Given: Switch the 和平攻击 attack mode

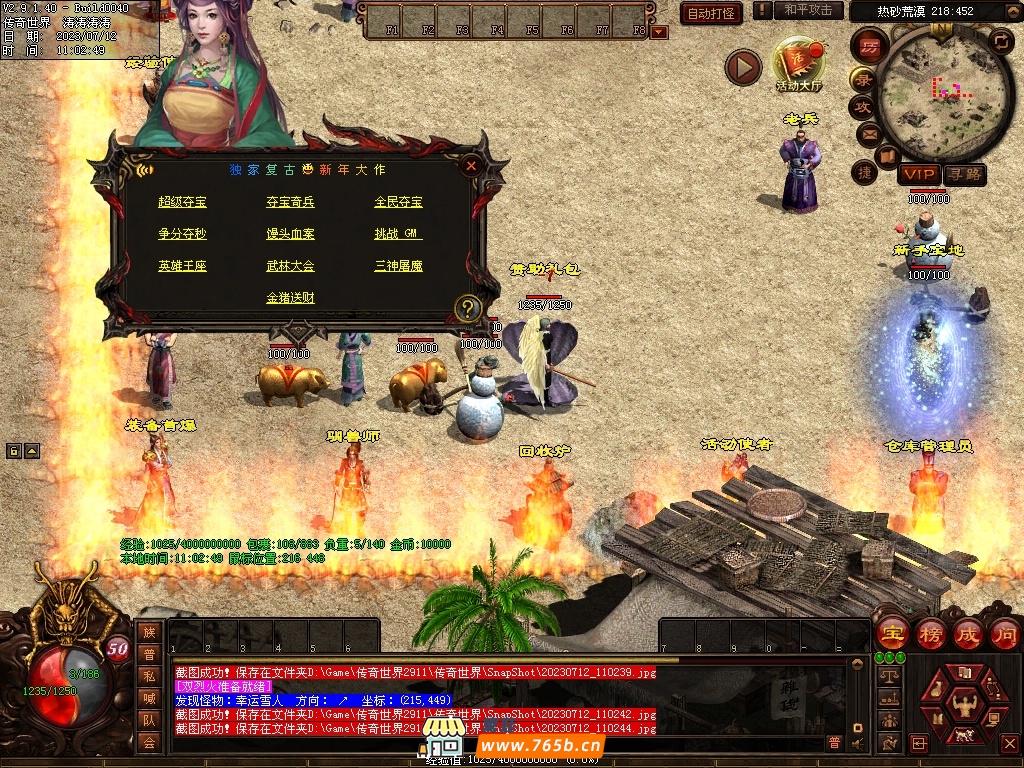Looking at the screenshot, I should tap(808, 10).
